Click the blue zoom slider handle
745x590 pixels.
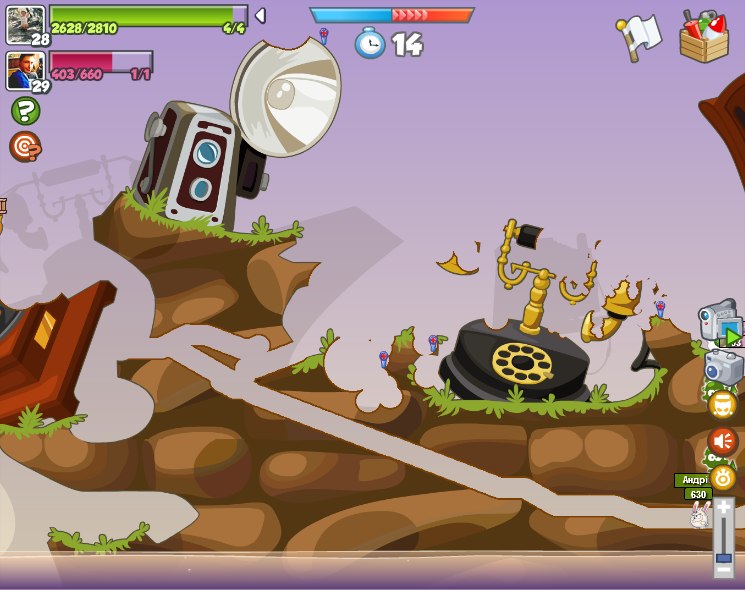pos(724,557)
